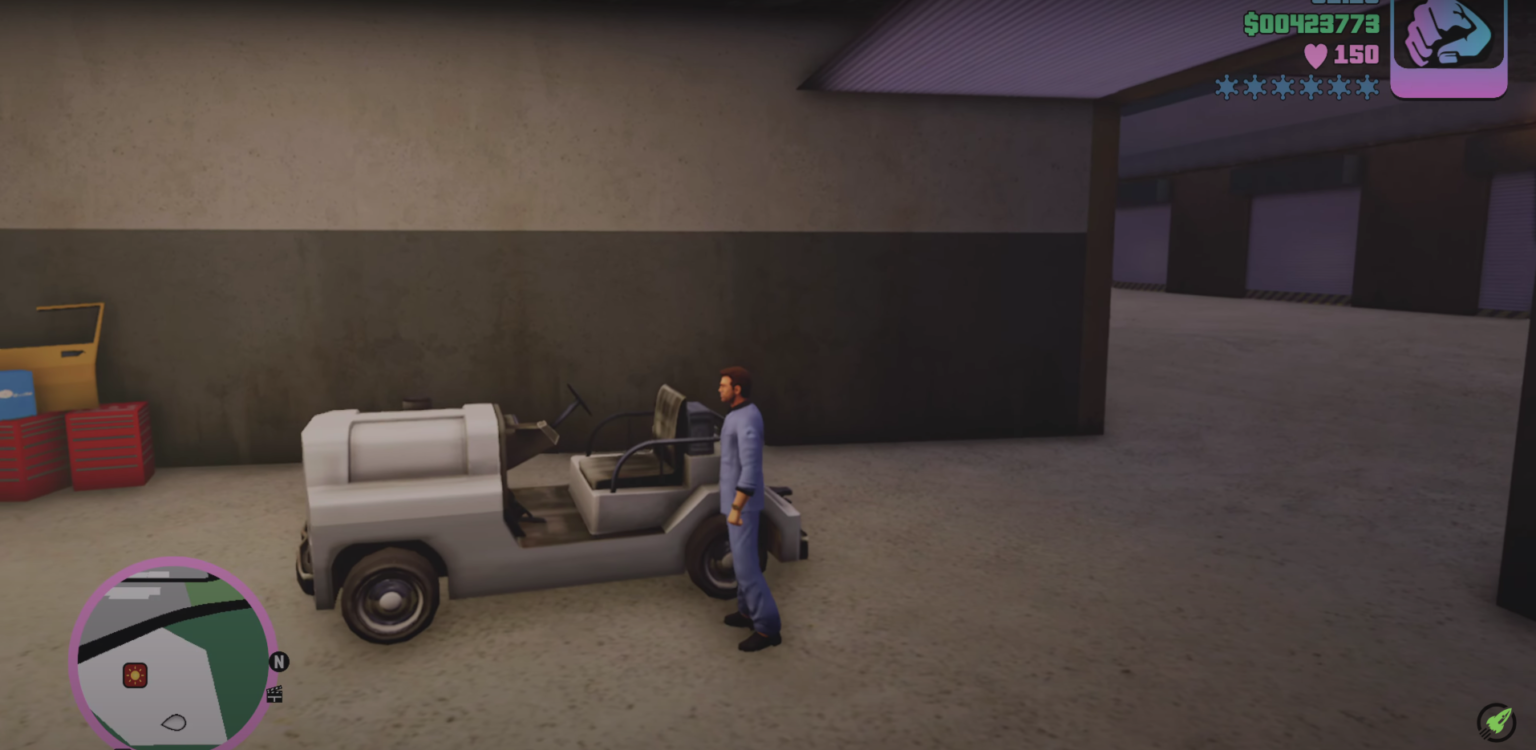This screenshot has height=750, width=1536.
Task: Click the third wanted-level star
Action: 1281,88
